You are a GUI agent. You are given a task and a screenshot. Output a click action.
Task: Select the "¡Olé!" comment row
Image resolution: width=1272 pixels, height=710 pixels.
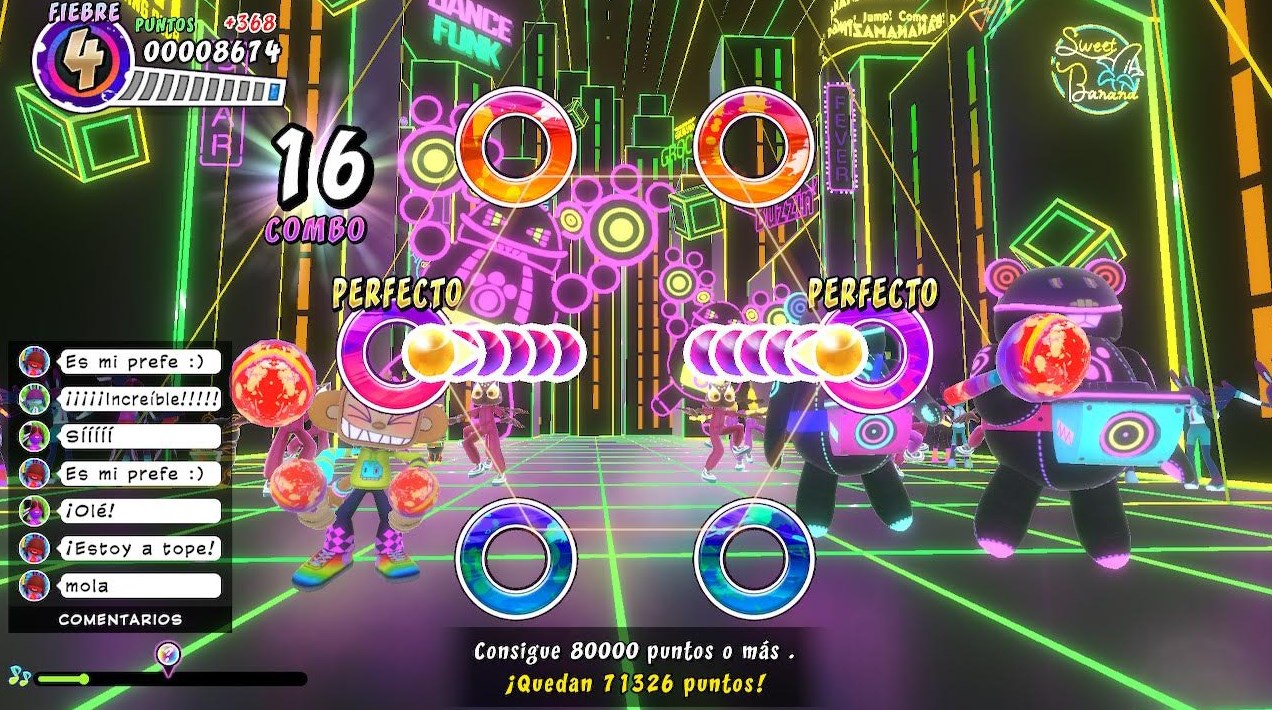[138, 511]
